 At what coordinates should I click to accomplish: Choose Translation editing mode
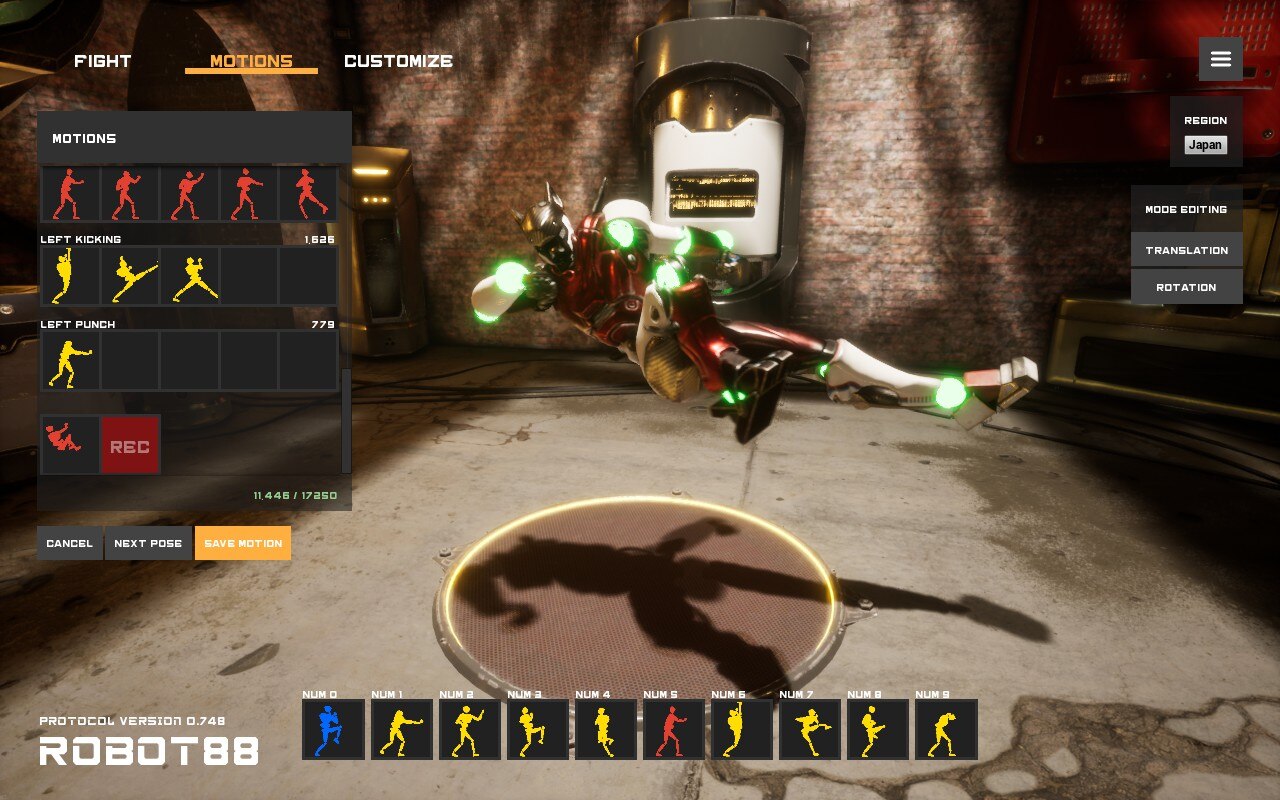click(x=1186, y=250)
